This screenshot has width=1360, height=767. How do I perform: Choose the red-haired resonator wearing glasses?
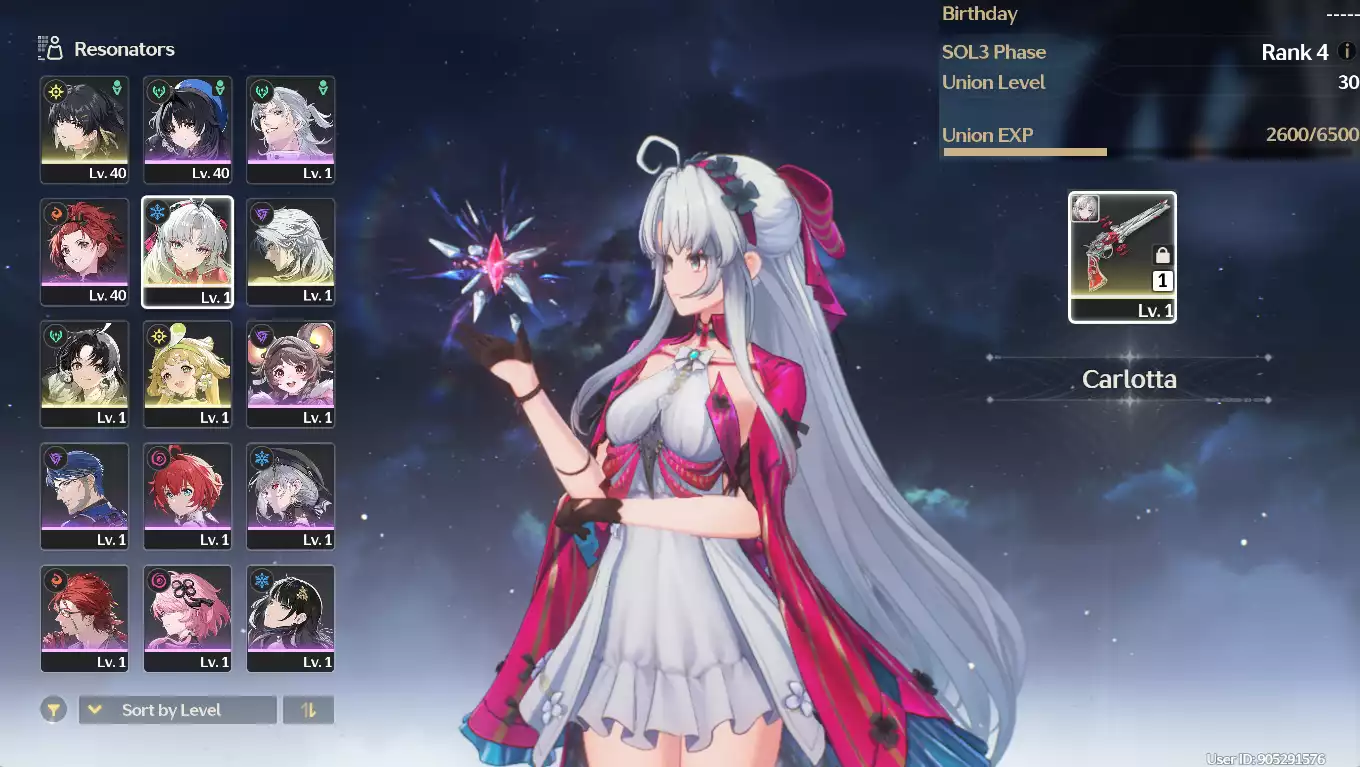pos(84,618)
